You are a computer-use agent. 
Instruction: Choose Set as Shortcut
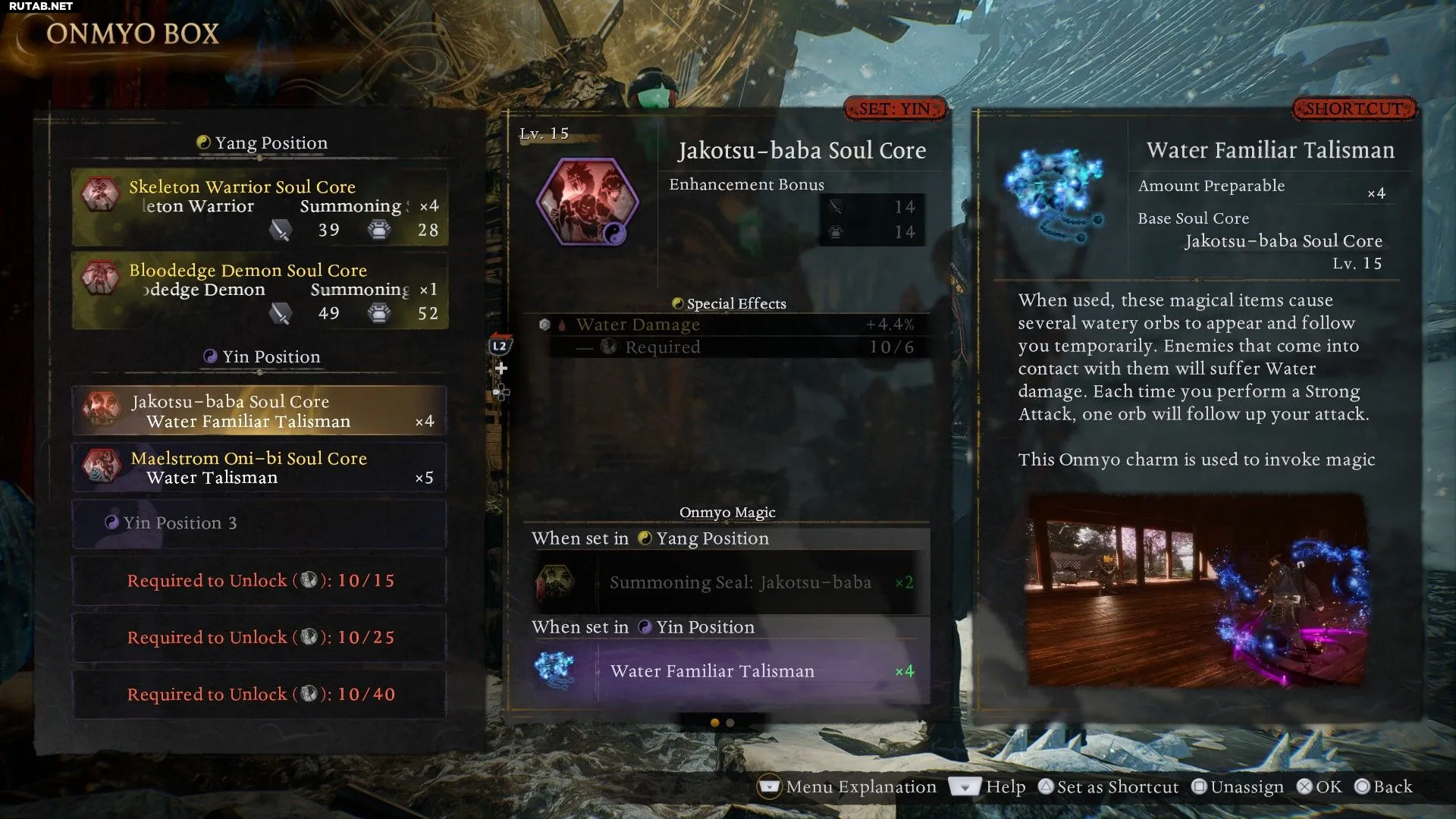coord(1108,787)
